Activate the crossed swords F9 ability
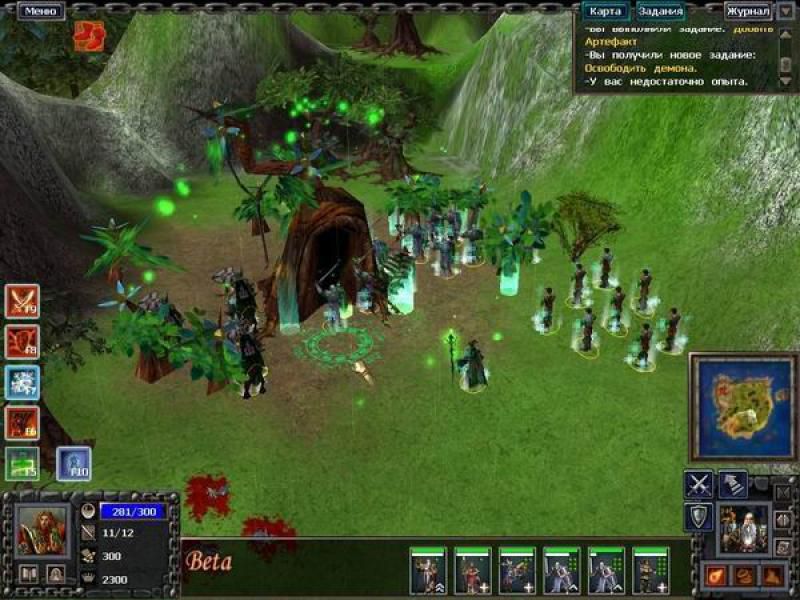Screen dimensions: 800x600 22,301
